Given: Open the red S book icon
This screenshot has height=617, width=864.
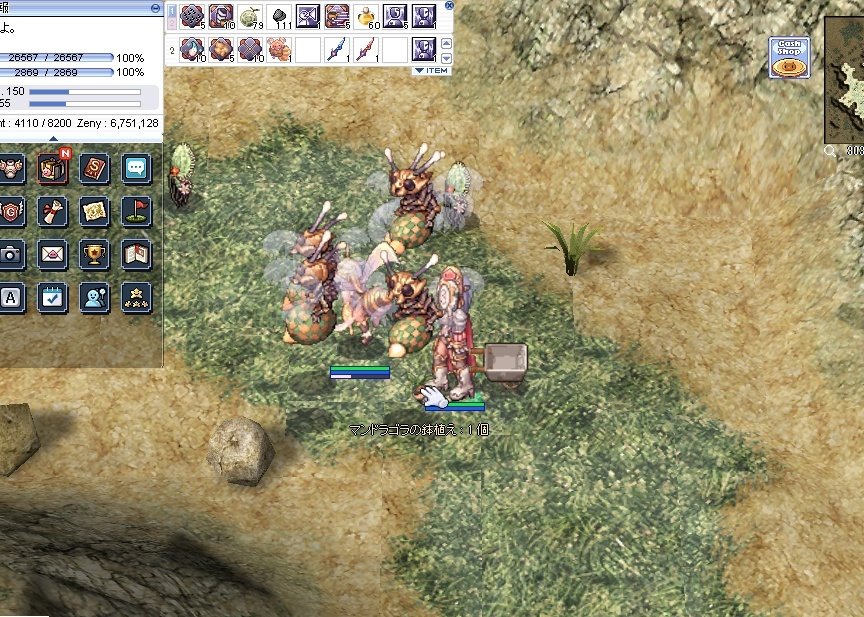Looking at the screenshot, I should point(94,168).
